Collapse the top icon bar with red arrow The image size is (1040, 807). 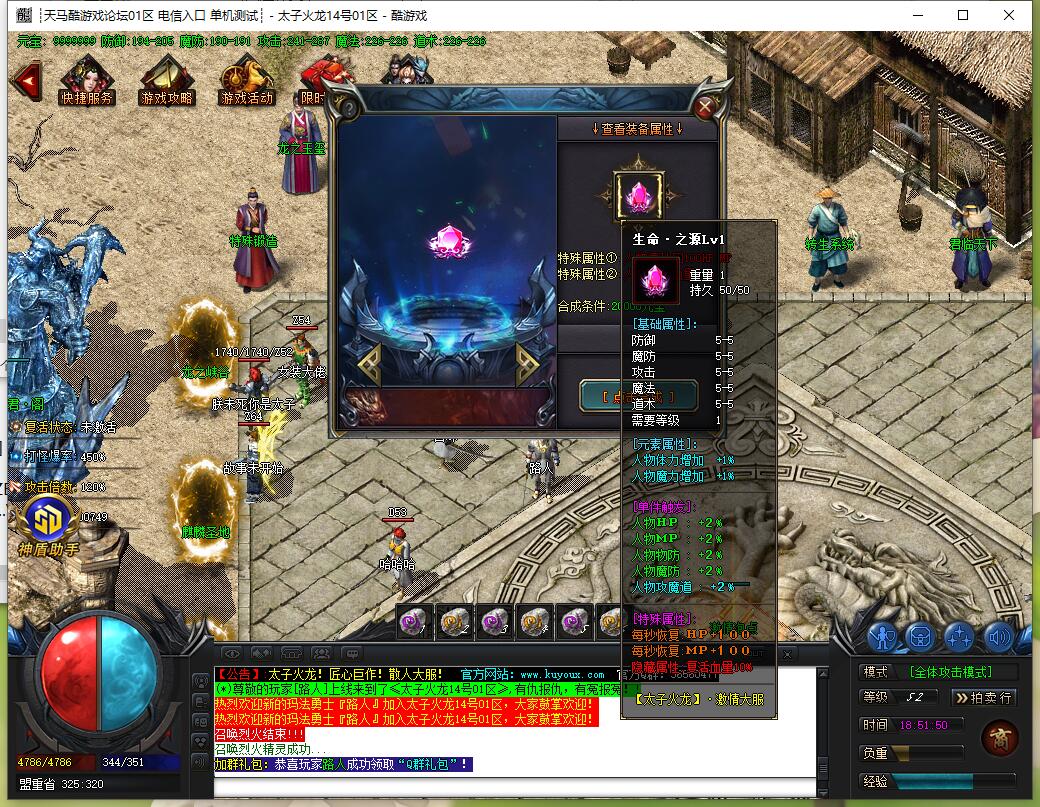(x=25, y=80)
